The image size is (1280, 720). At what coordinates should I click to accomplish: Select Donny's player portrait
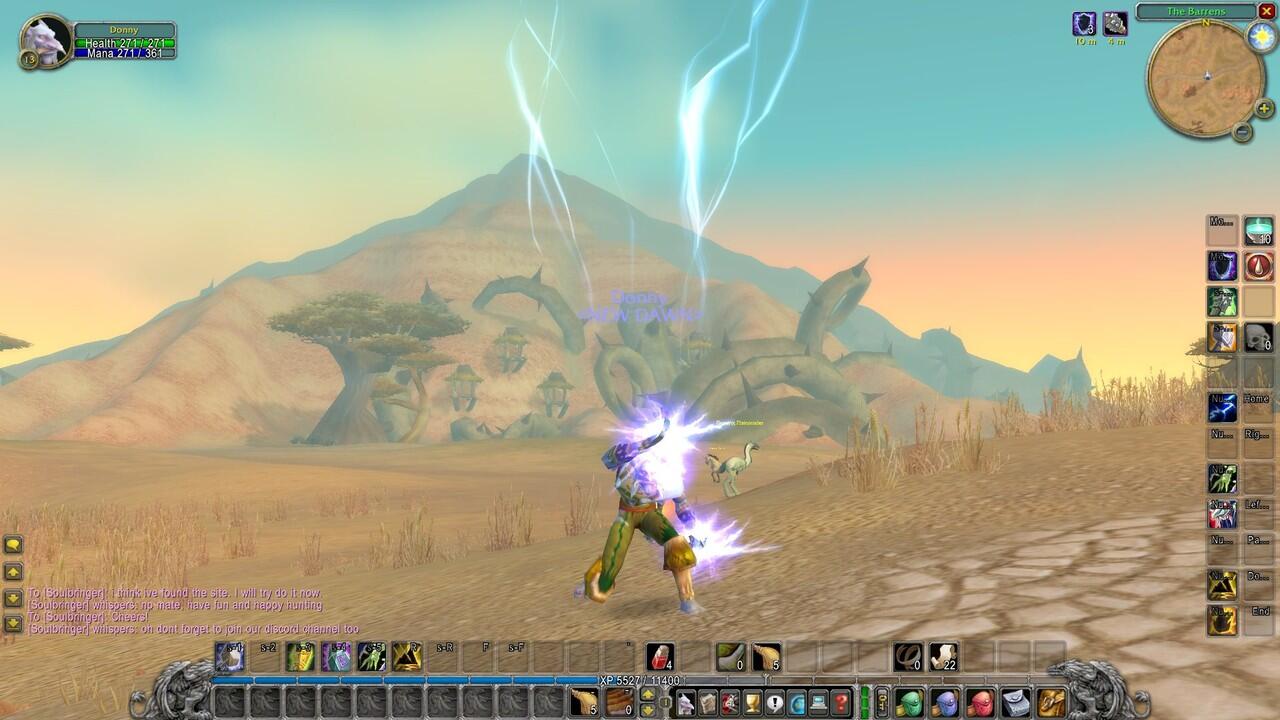(47, 39)
